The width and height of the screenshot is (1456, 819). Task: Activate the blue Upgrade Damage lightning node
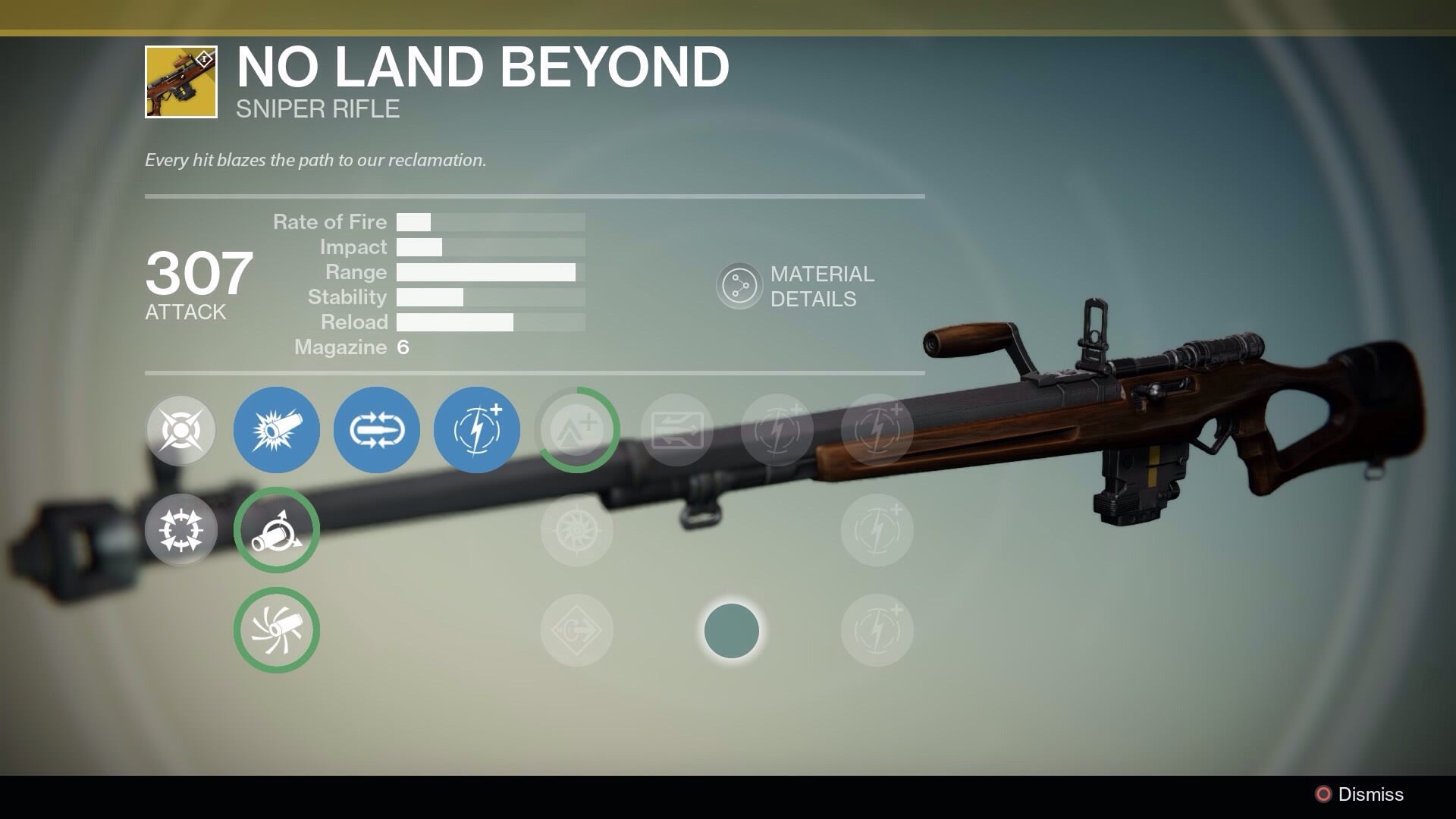pyautogui.click(x=475, y=430)
